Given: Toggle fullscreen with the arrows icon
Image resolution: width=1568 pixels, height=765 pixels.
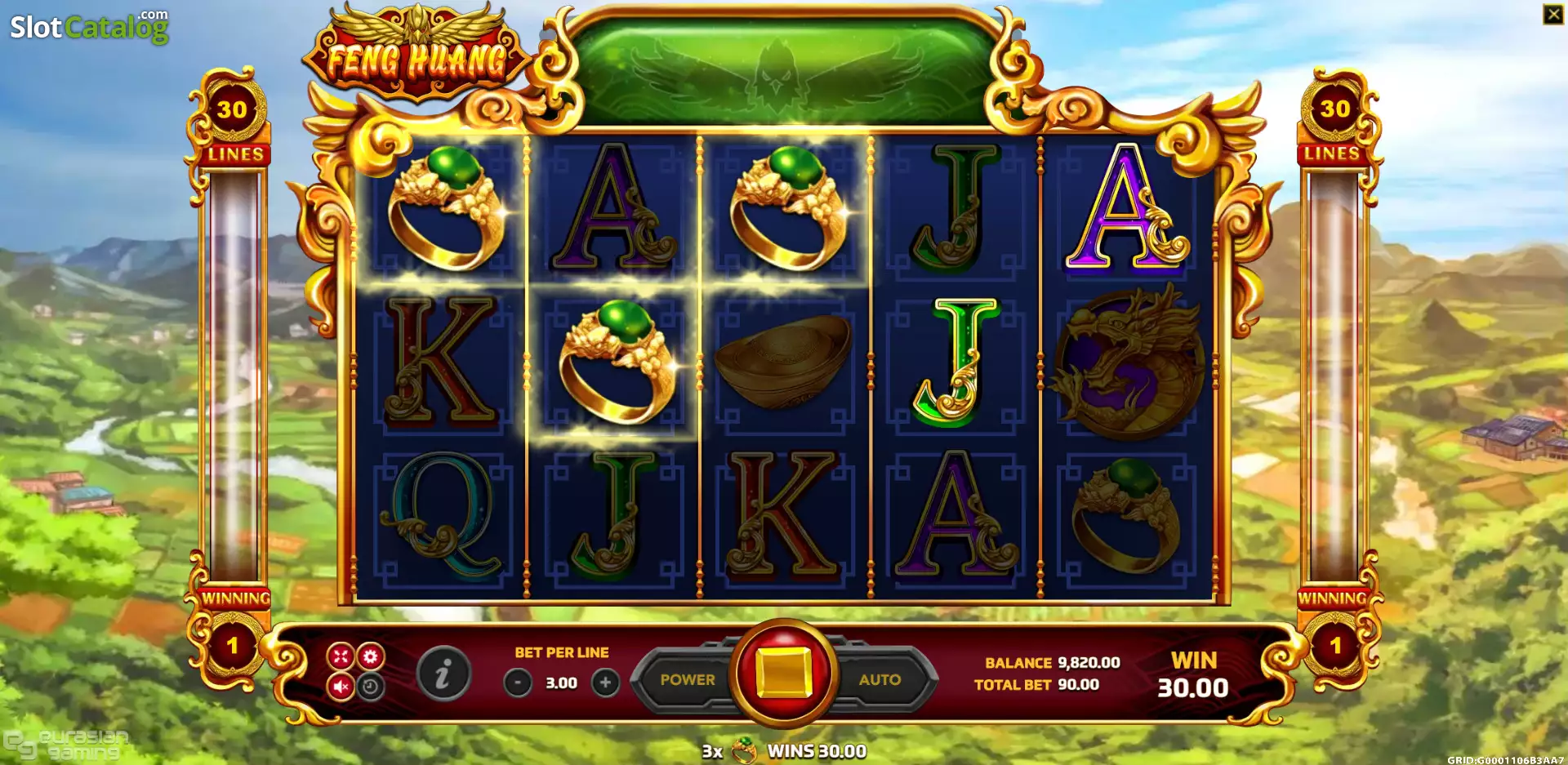Looking at the screenshot, I should (341, 656).
